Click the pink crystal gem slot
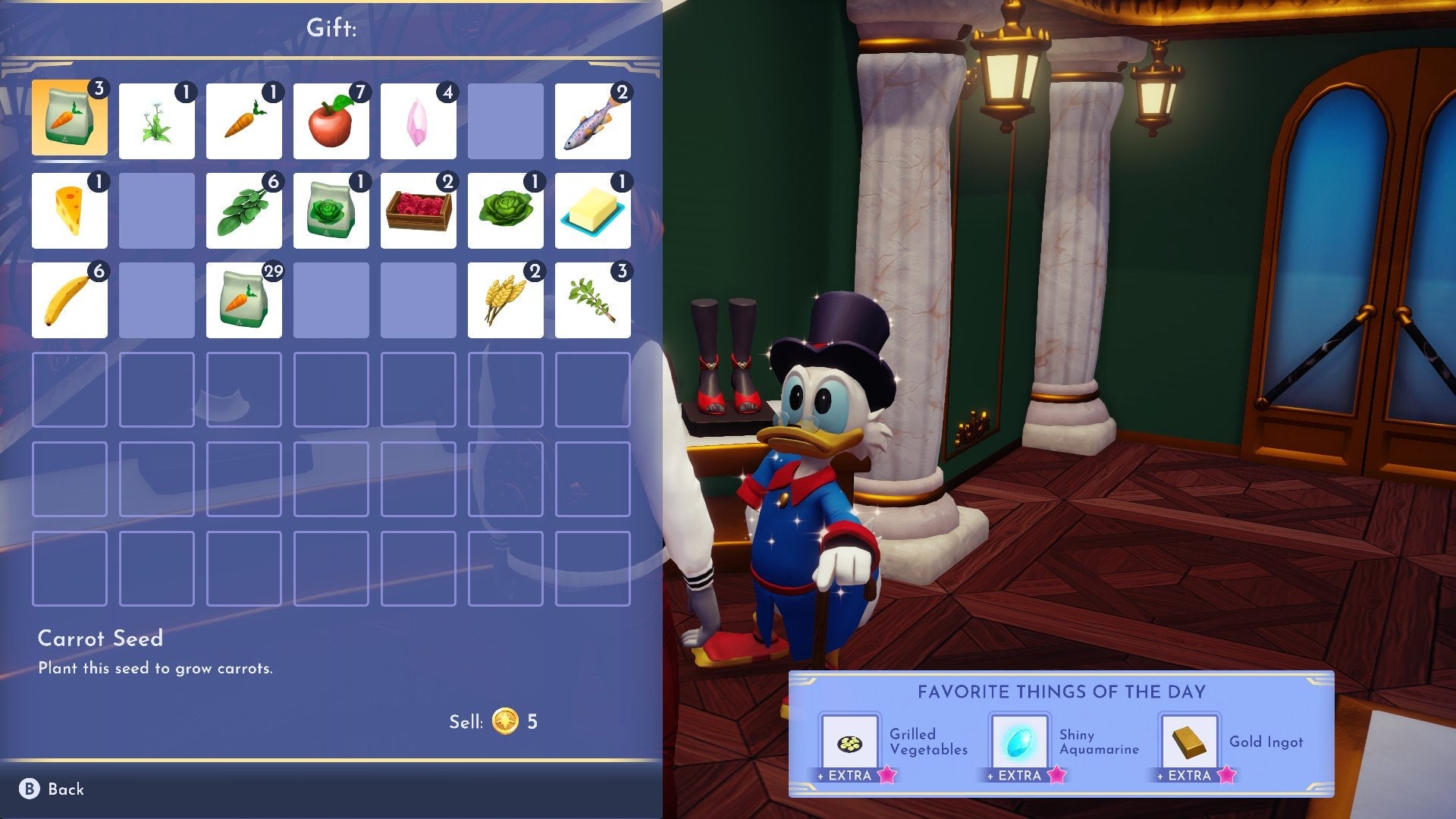Viewport: 1456px width, 819px height. (x=419, y=121)
